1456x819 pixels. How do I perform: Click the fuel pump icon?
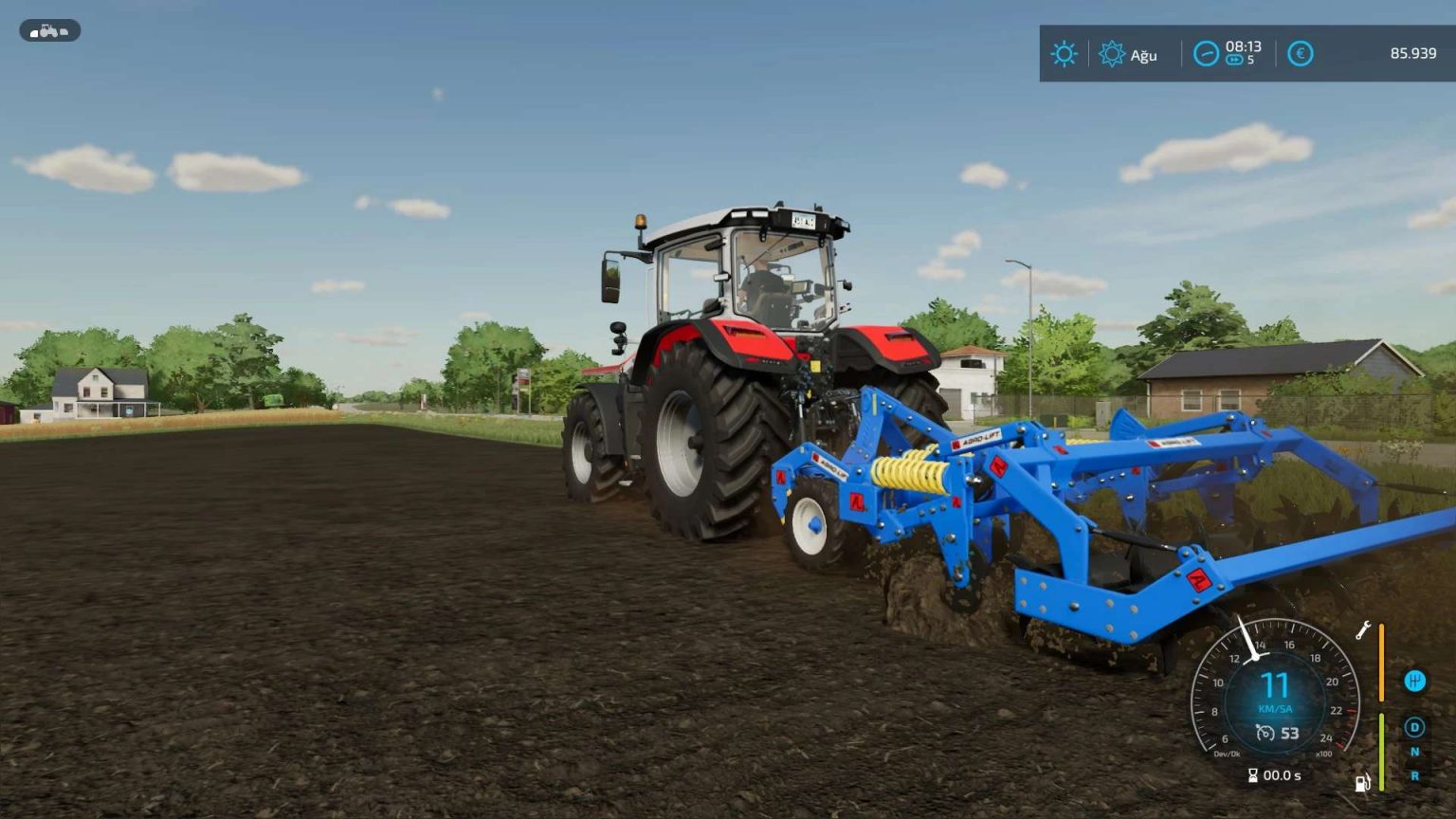1362,783
